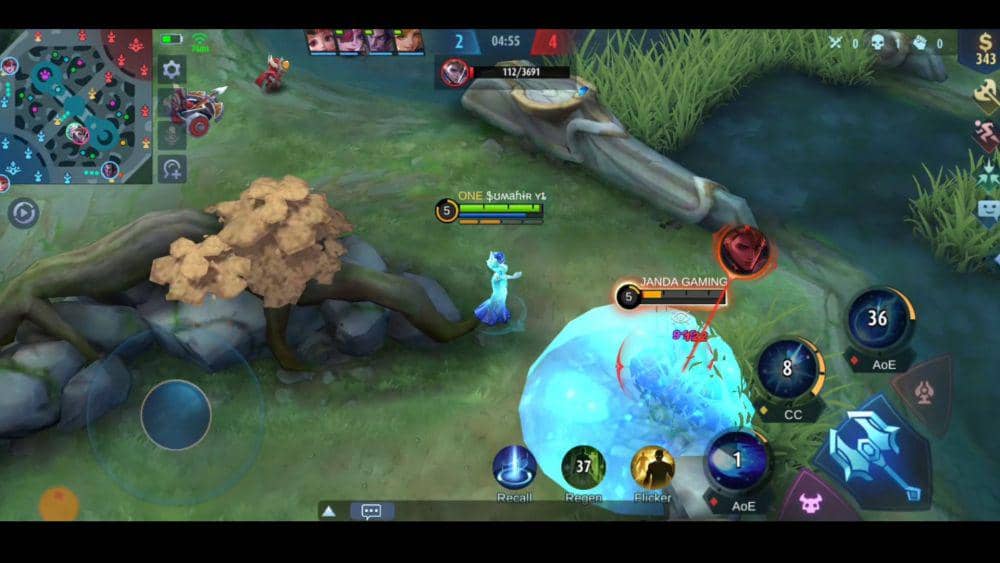This screenshot has height=563, width=1000.
Task: Cast the Flicker battle spell
Action: click(652, 468)
